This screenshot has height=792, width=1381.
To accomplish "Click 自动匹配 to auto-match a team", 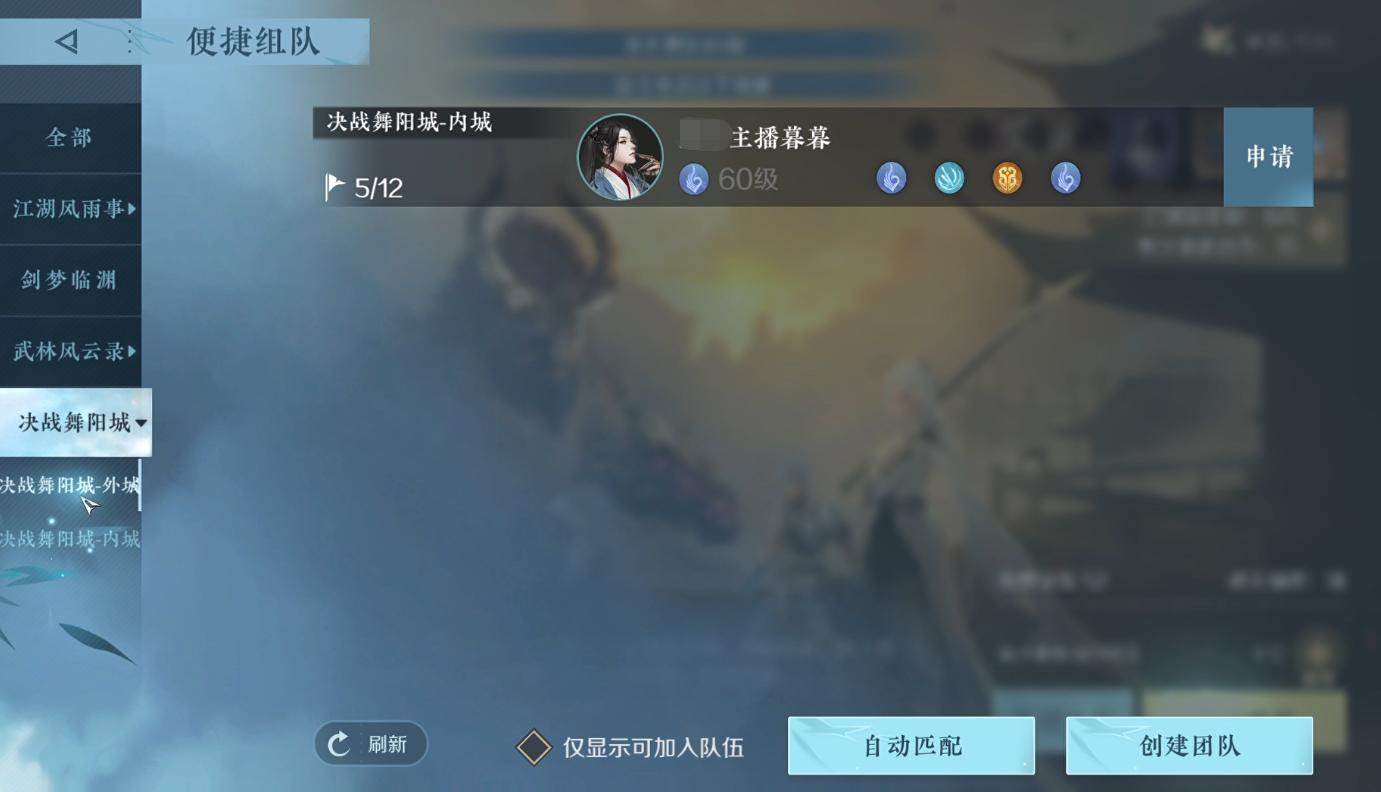I will (911, 744).
